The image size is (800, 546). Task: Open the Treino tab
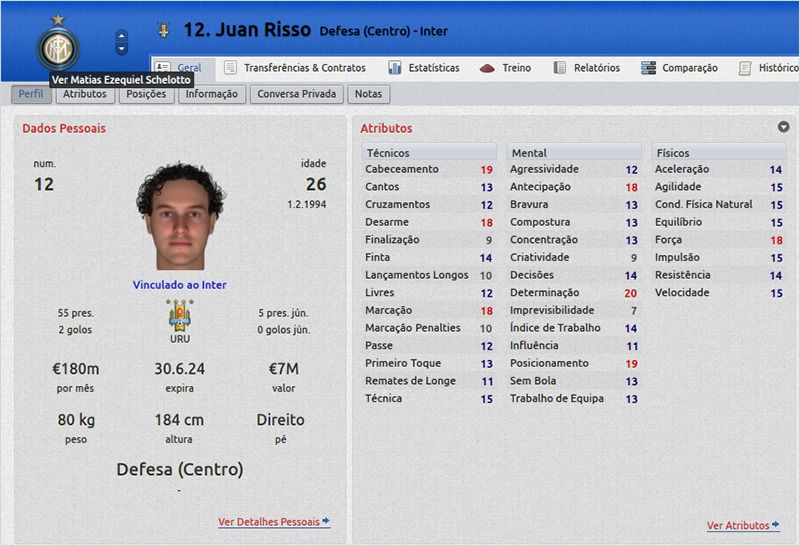[506, 68]
